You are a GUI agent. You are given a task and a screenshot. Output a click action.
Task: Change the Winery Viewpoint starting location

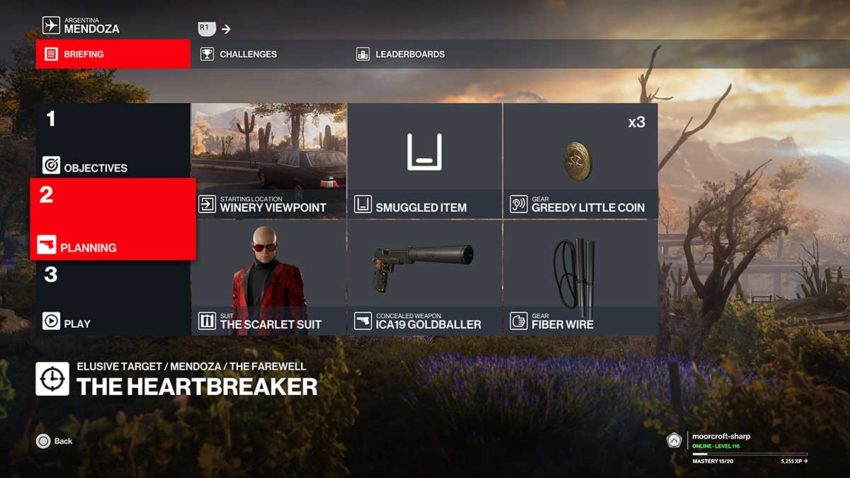point(268,160)
